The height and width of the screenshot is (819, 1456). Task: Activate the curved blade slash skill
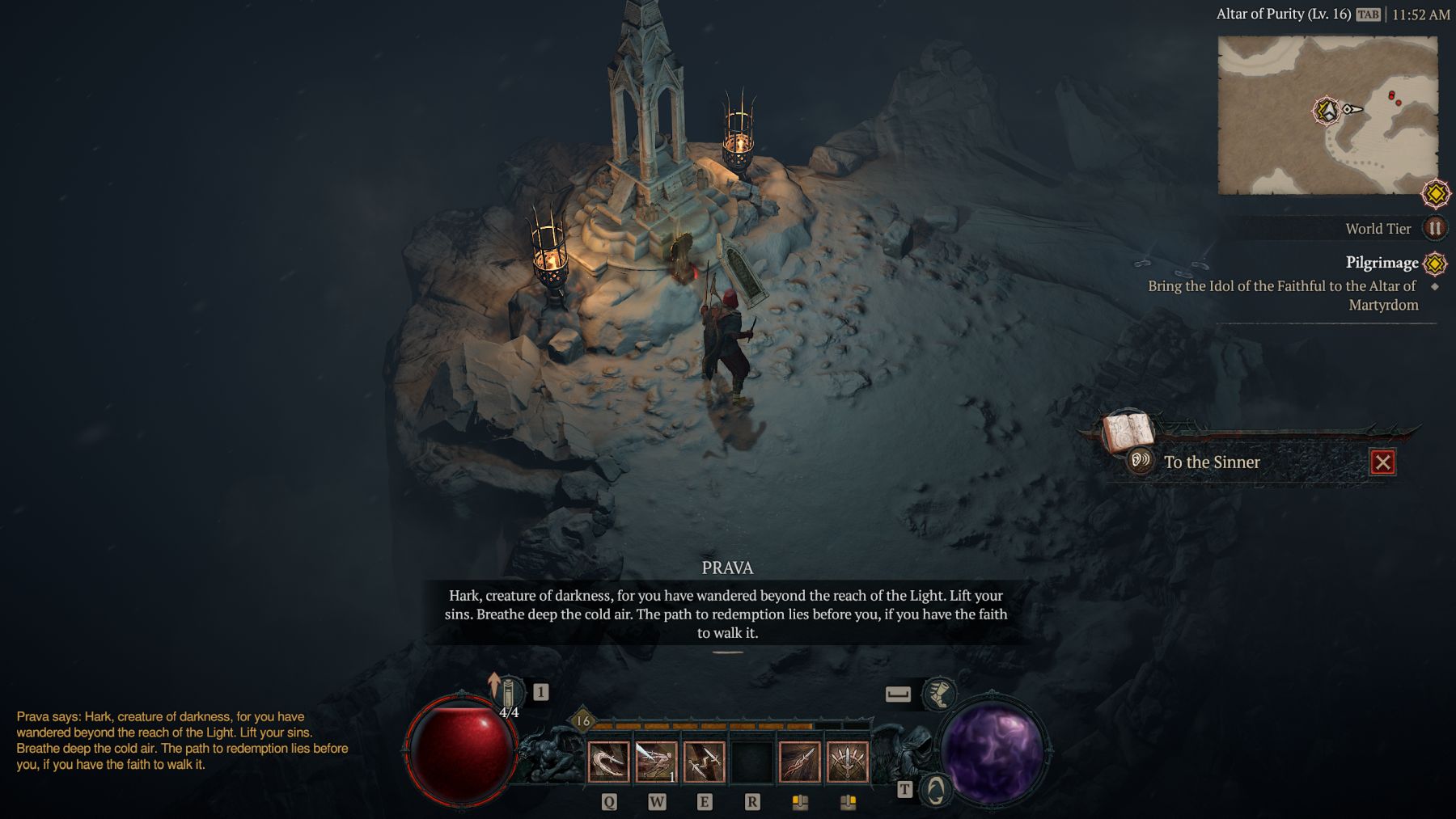tap(608, 762)
